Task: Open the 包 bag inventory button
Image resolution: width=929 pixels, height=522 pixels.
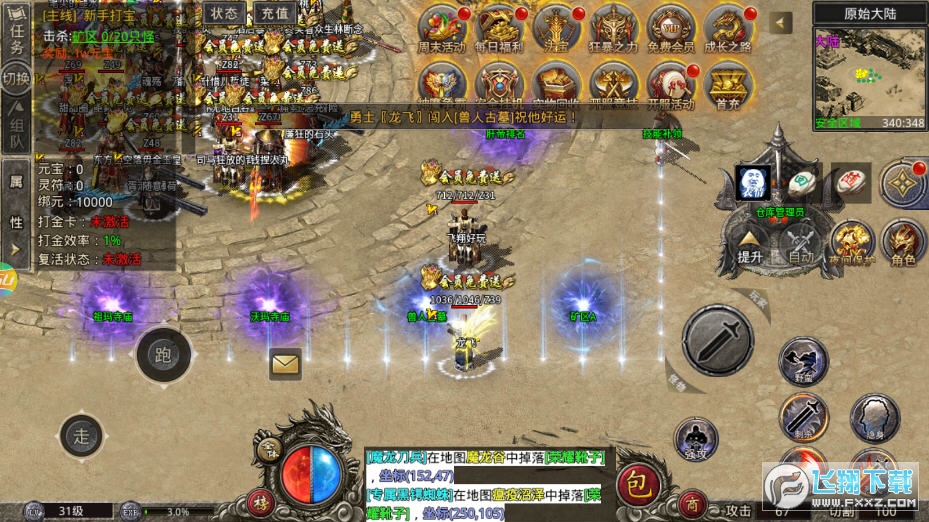Action: point(637,484)
